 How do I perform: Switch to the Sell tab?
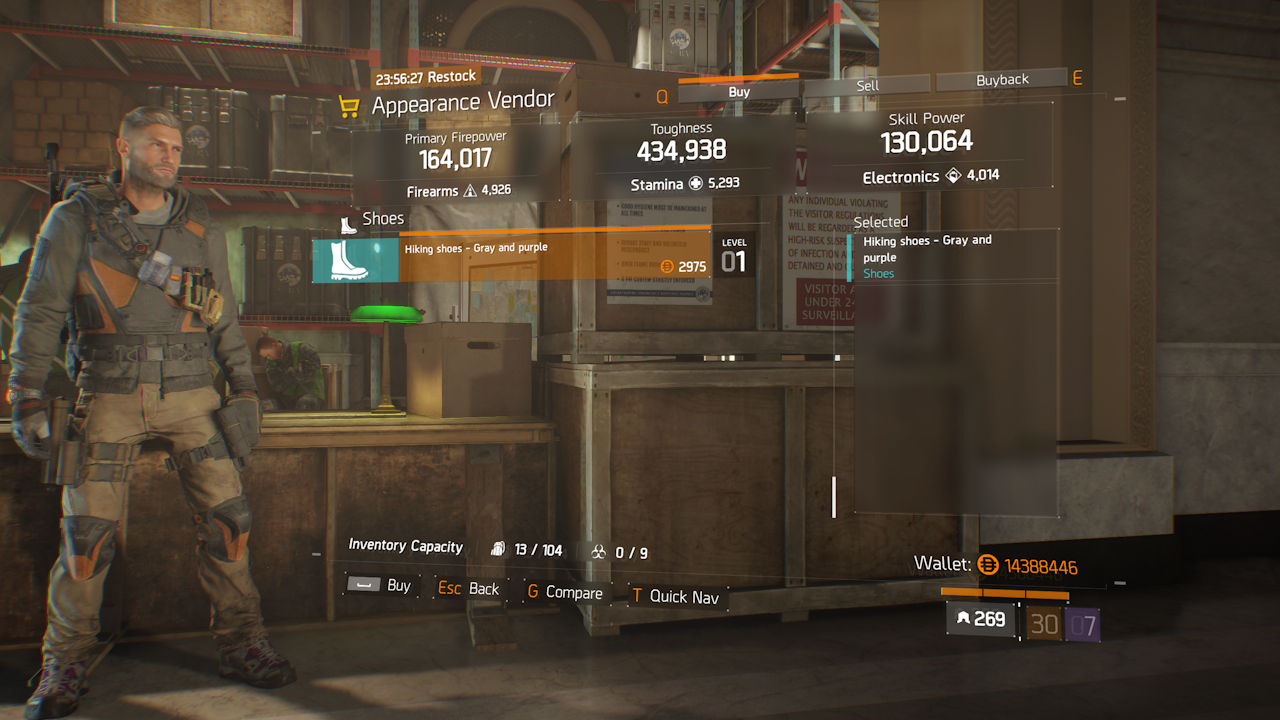click(x=867, y=86)
